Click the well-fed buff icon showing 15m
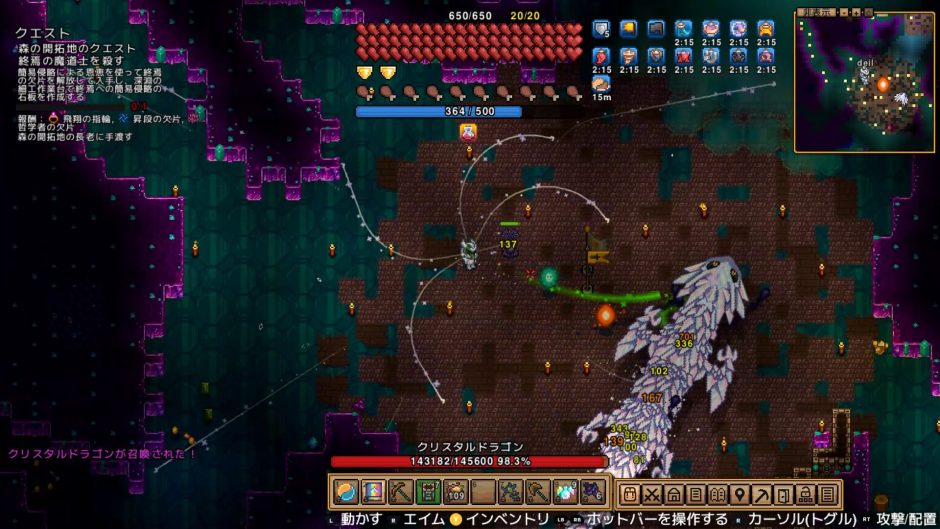The image size is (940, 529). 601,85
